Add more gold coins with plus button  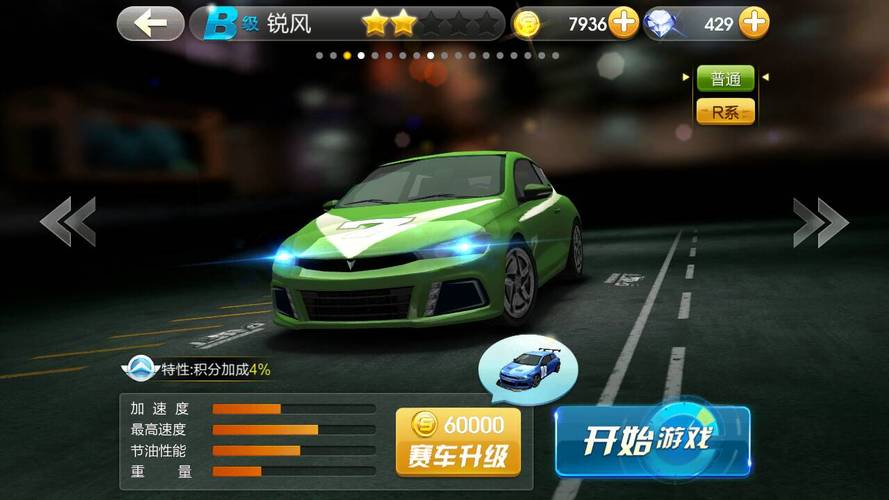click(x=623, y=22)
